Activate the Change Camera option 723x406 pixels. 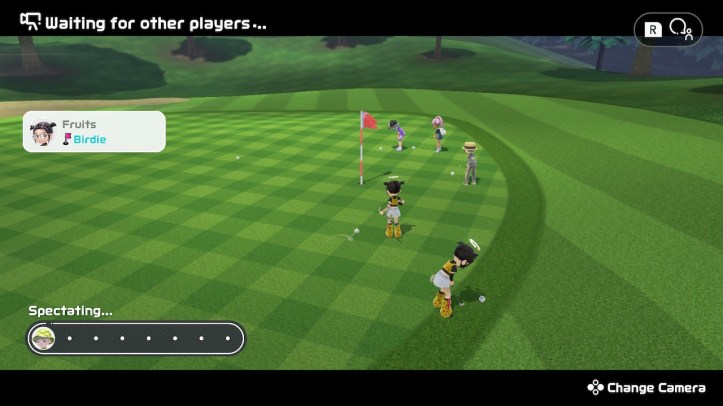click(649, 388)
